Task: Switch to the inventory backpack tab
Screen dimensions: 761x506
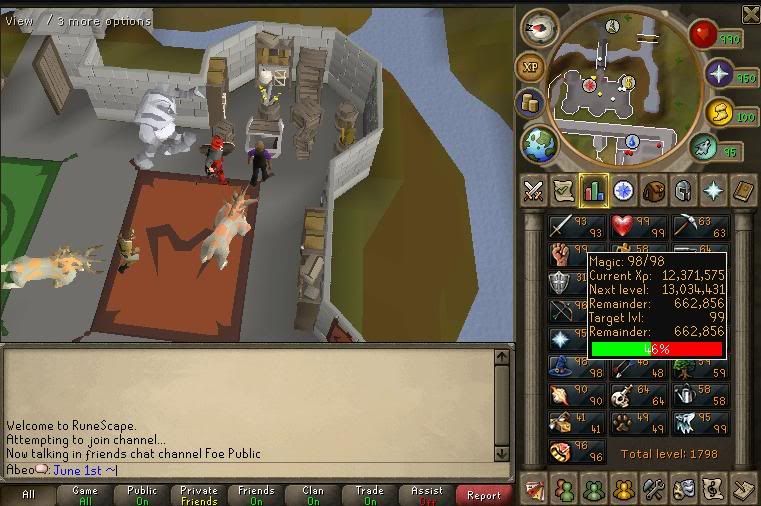Action: coord(655,189)
